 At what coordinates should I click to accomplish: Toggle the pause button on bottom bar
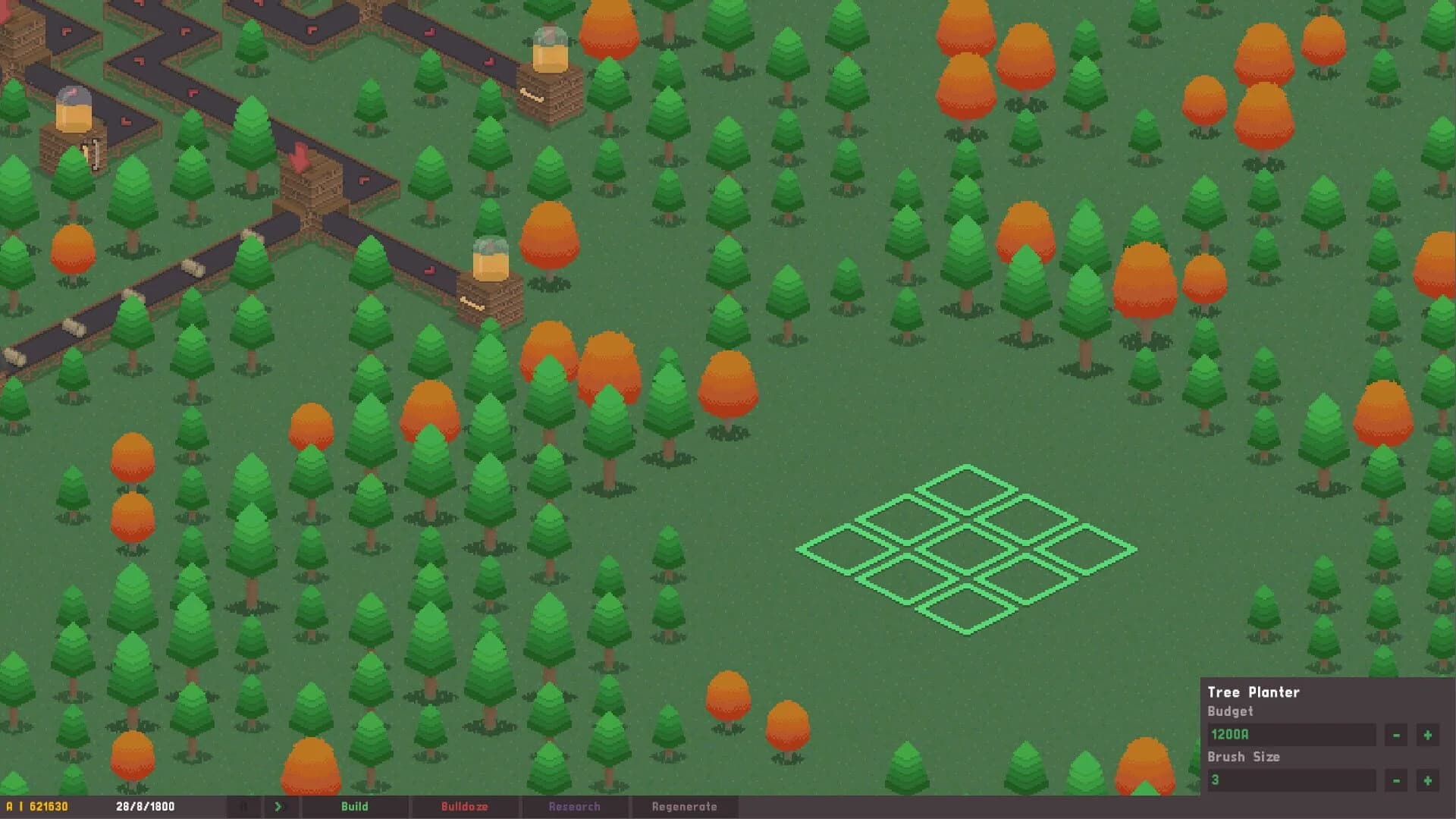tap(245, 807)
